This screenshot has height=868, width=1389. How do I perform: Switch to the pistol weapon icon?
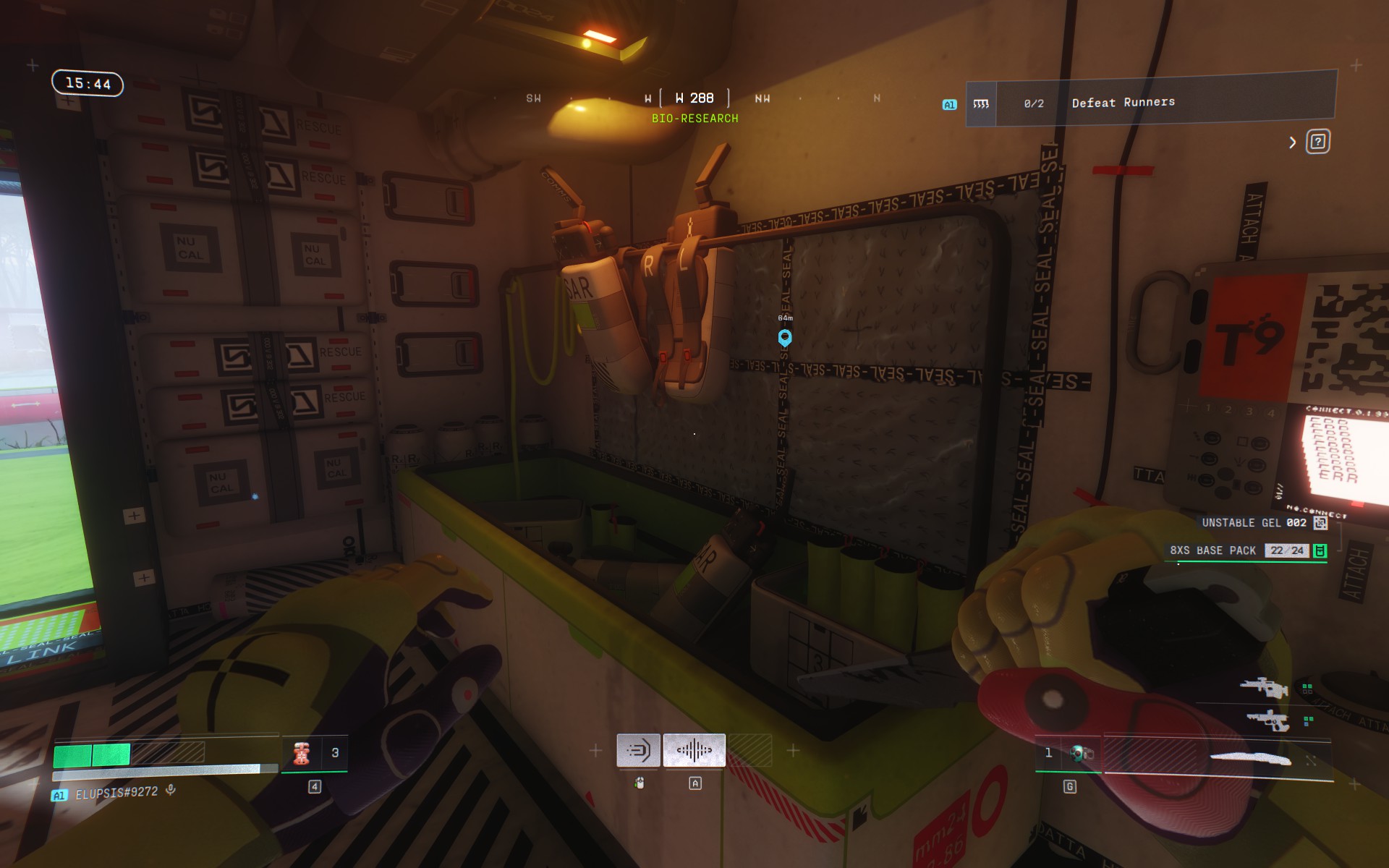click(1267, 720)
